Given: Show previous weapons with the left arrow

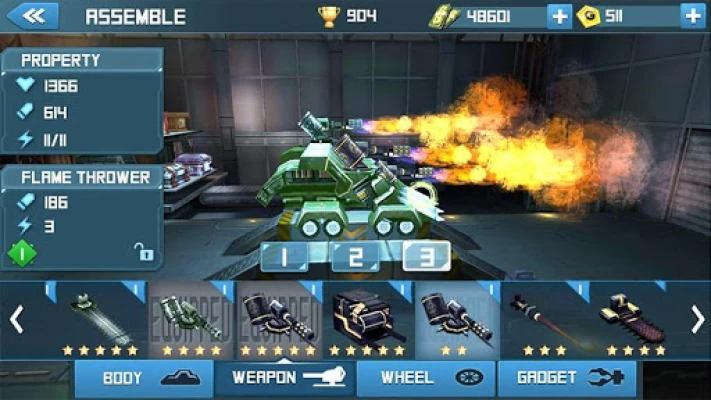Looking at the screenshot, I should pos(16,319).
